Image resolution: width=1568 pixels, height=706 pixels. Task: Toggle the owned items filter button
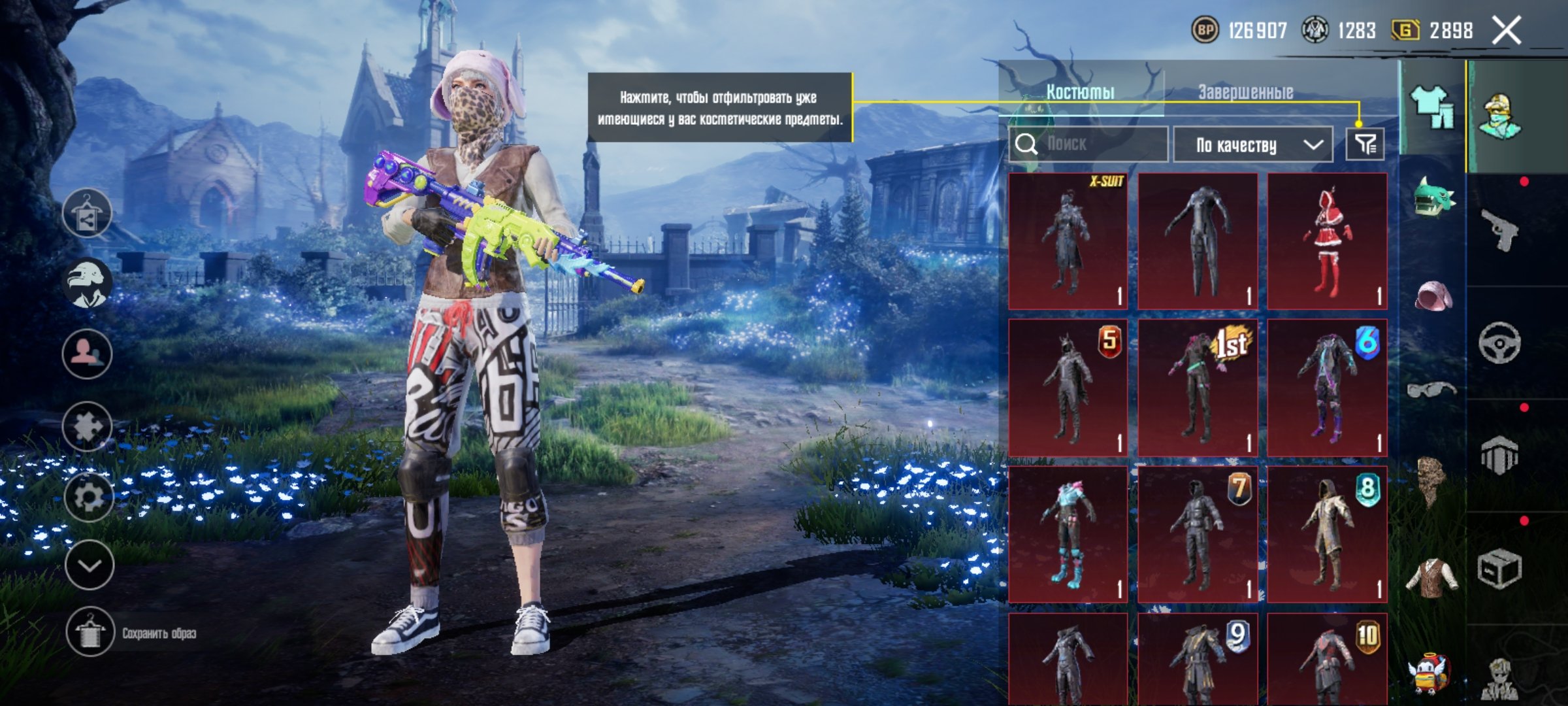(x=1365, y=144)
